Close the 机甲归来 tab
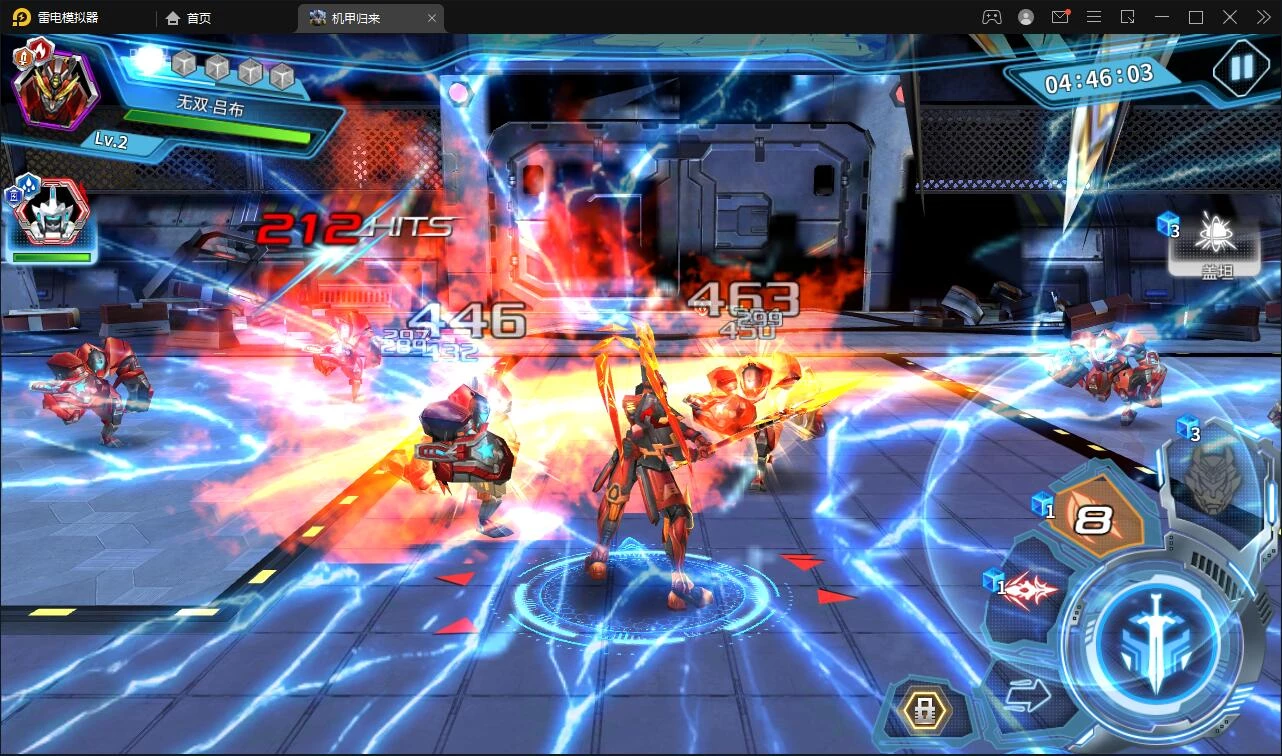The height and width of the screenshot is (756, 1282). [432, 18]
